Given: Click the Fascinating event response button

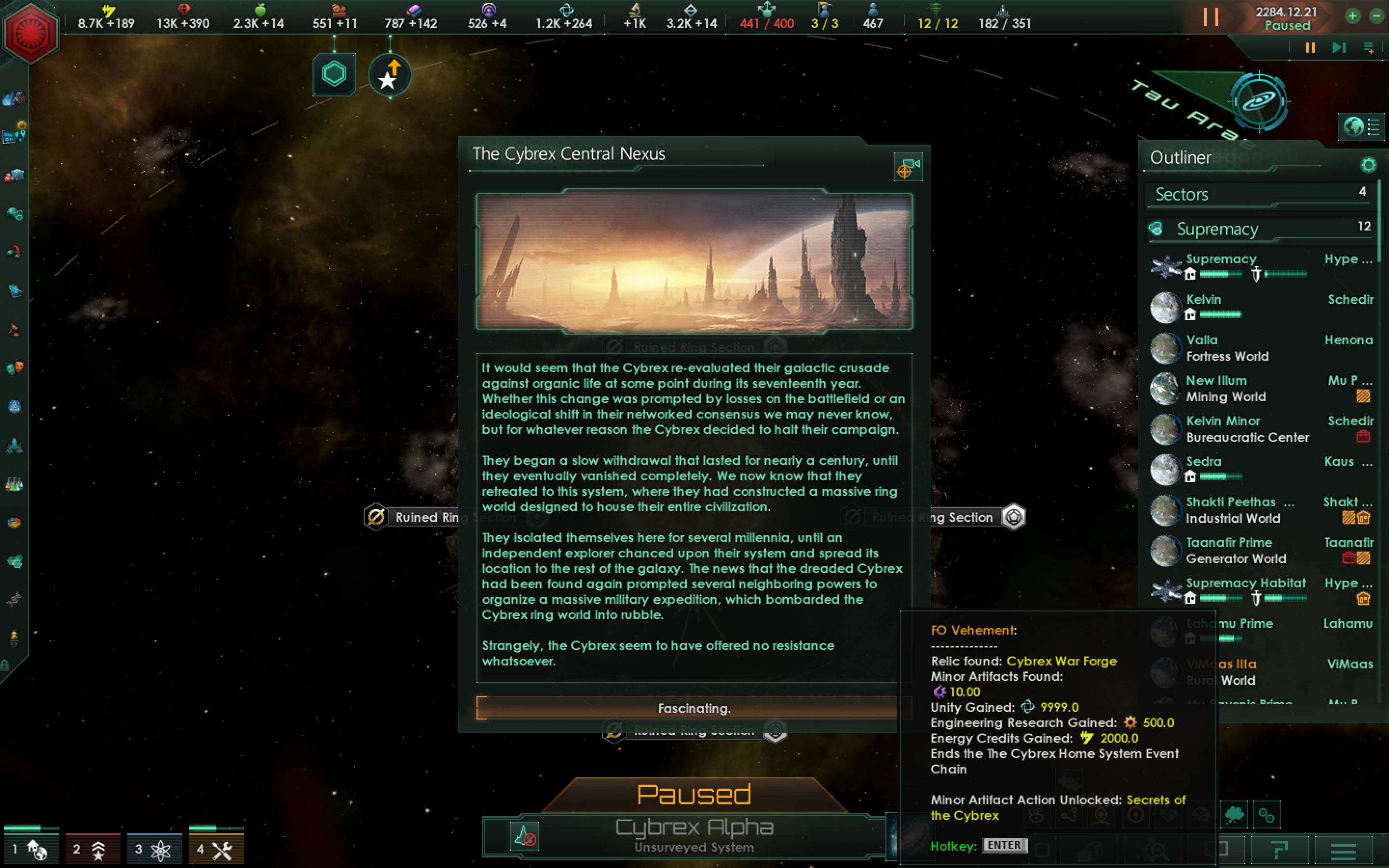Looking at the screenshot, I should pyautogui.click(x=694, y=708).
